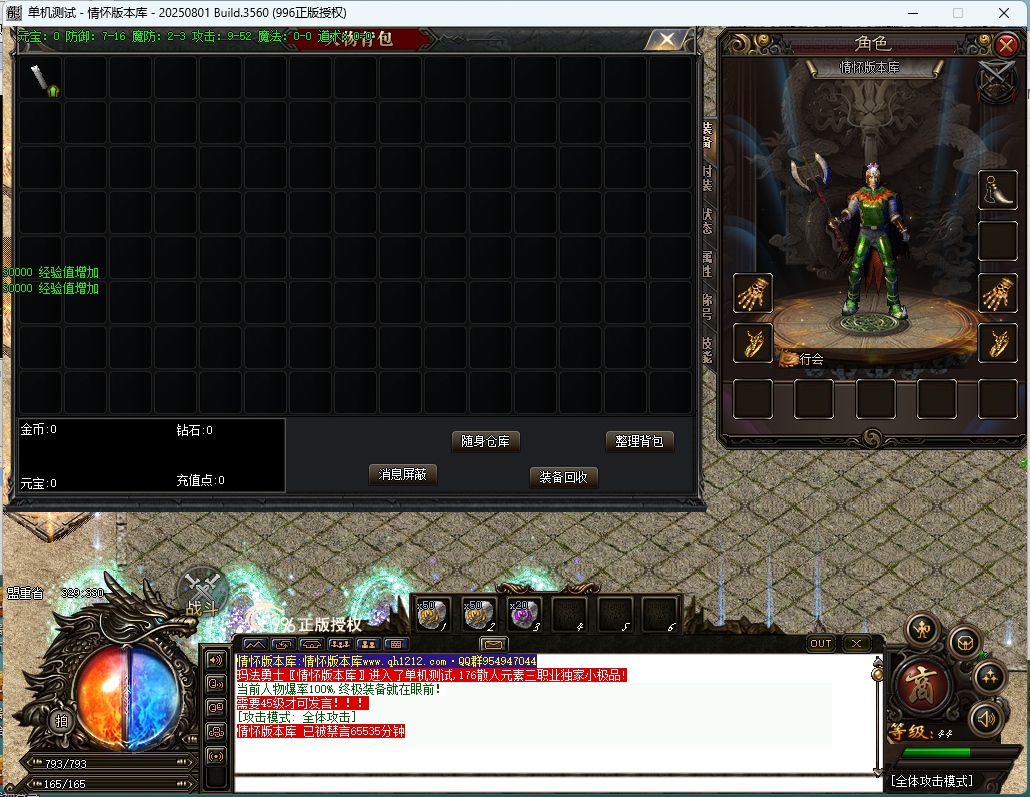
Task: Switch to the 状态 status tab
Action: (707, 221)
